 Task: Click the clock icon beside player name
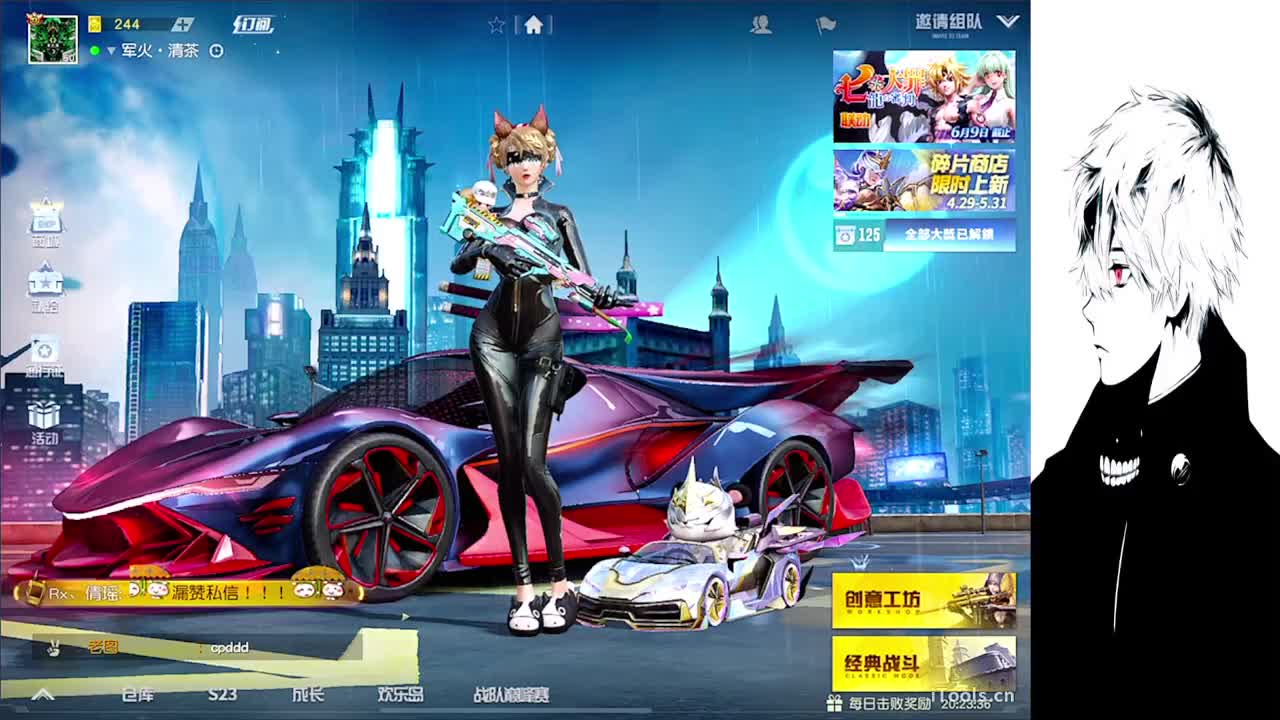tap(216, 50)
